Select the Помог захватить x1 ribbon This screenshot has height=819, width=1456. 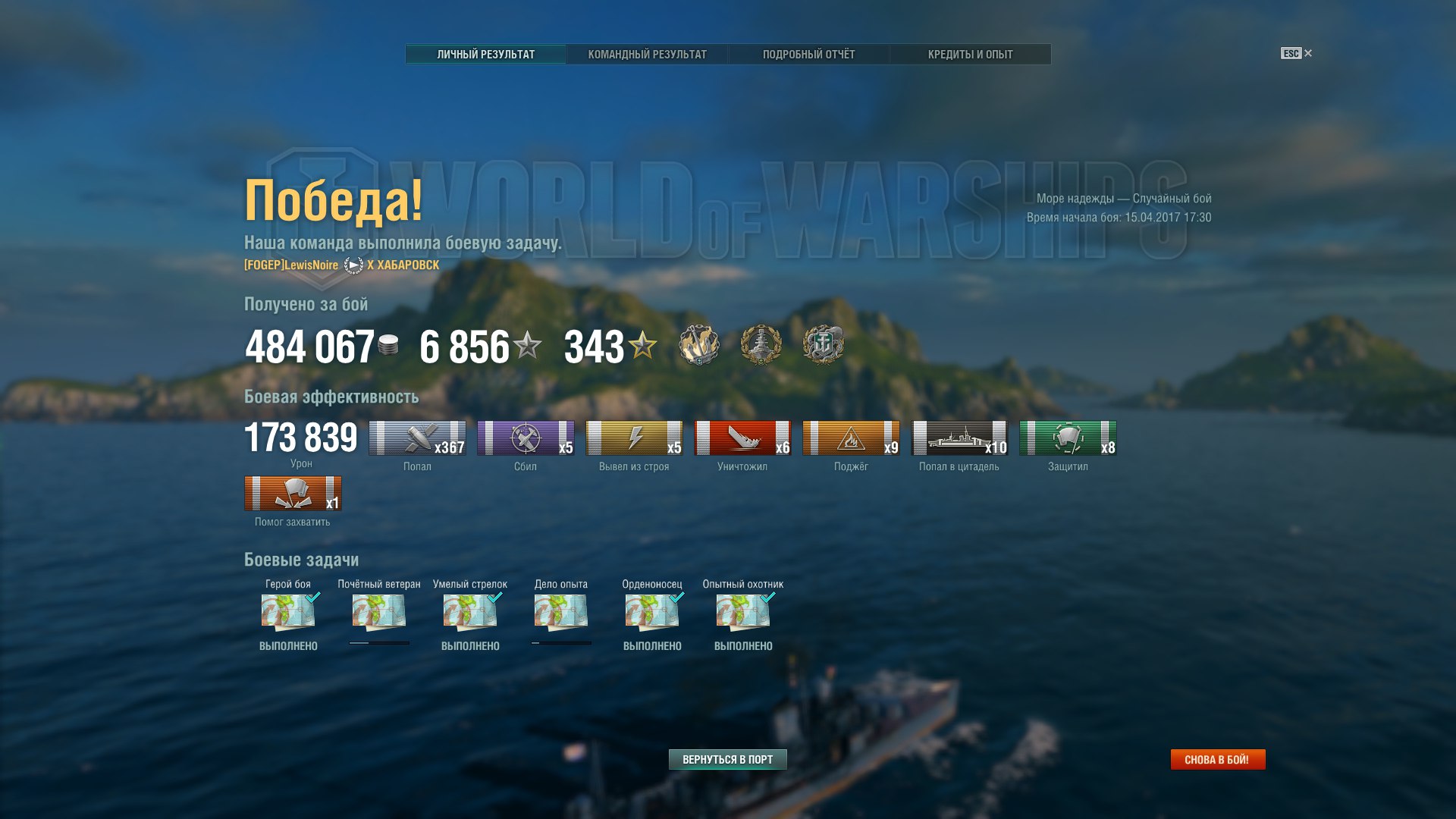[x=293, y=494]
